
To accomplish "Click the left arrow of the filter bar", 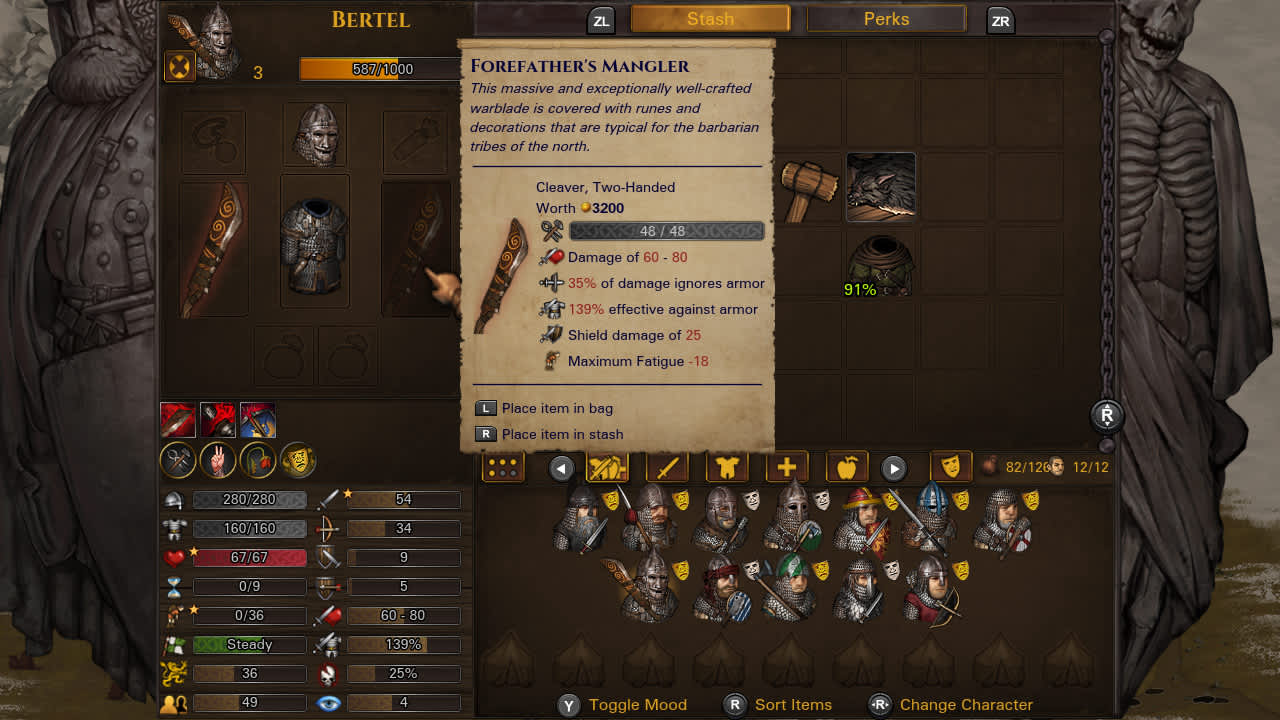I will coord(562,467).
